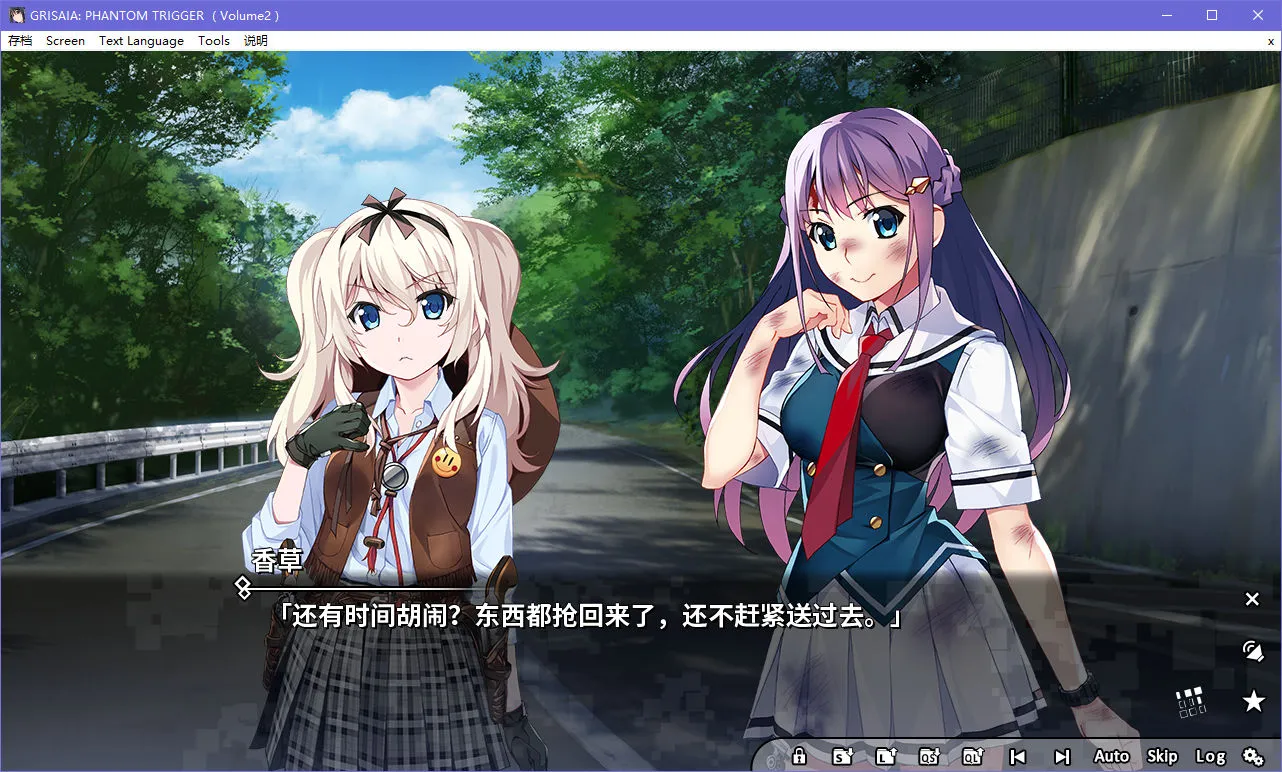The width and height of the screenshot is (1282, 772).
Task: Click the mosaic grid icon above the star
Action: pyautogui.click(x=1190, y=701)
